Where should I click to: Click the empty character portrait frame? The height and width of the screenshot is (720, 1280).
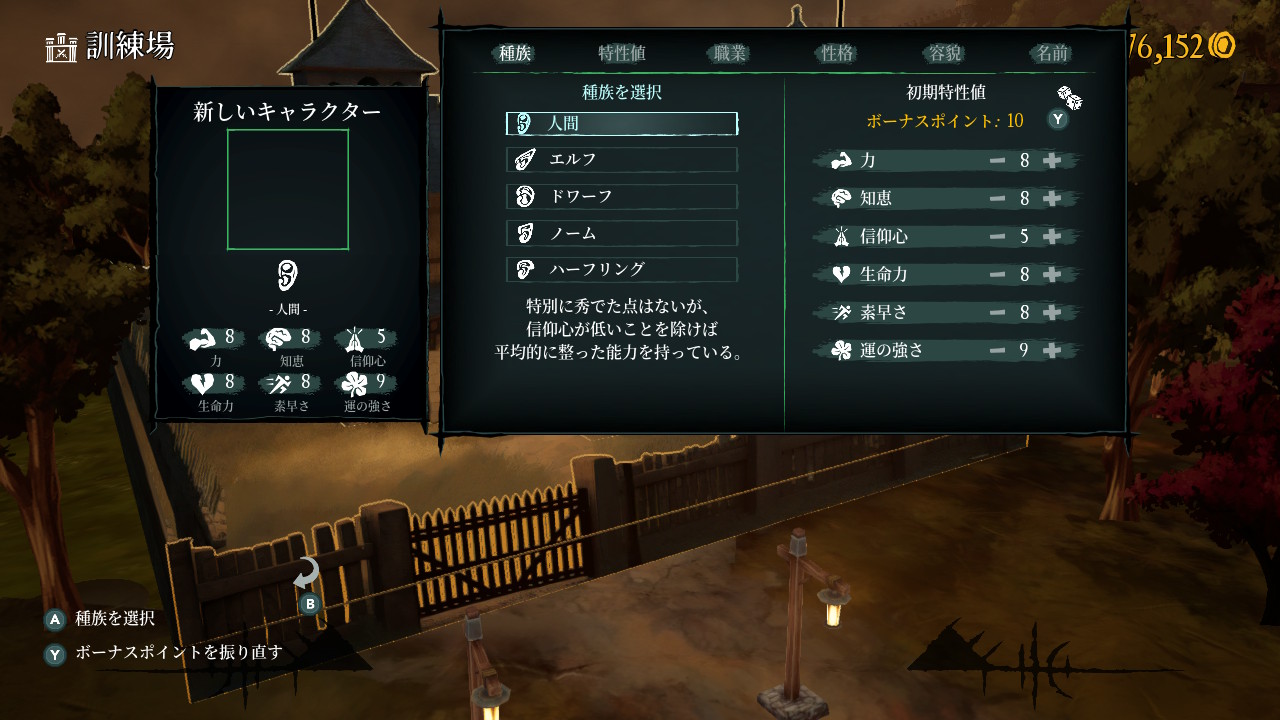(288, 189)
